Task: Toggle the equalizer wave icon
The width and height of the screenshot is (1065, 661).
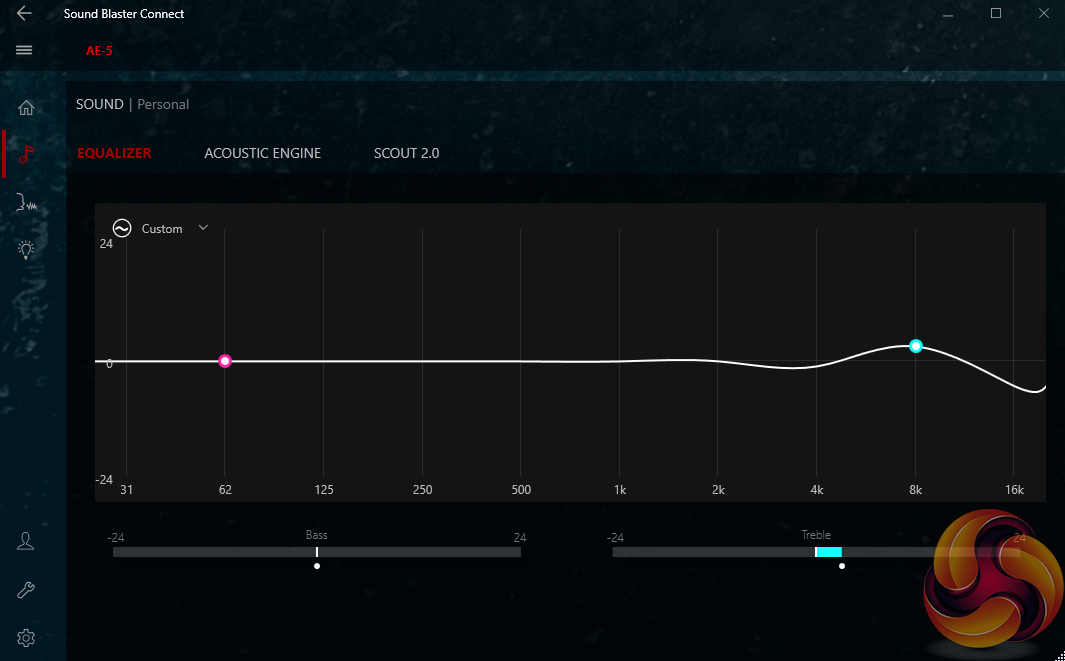Action: tap(122, 228)
